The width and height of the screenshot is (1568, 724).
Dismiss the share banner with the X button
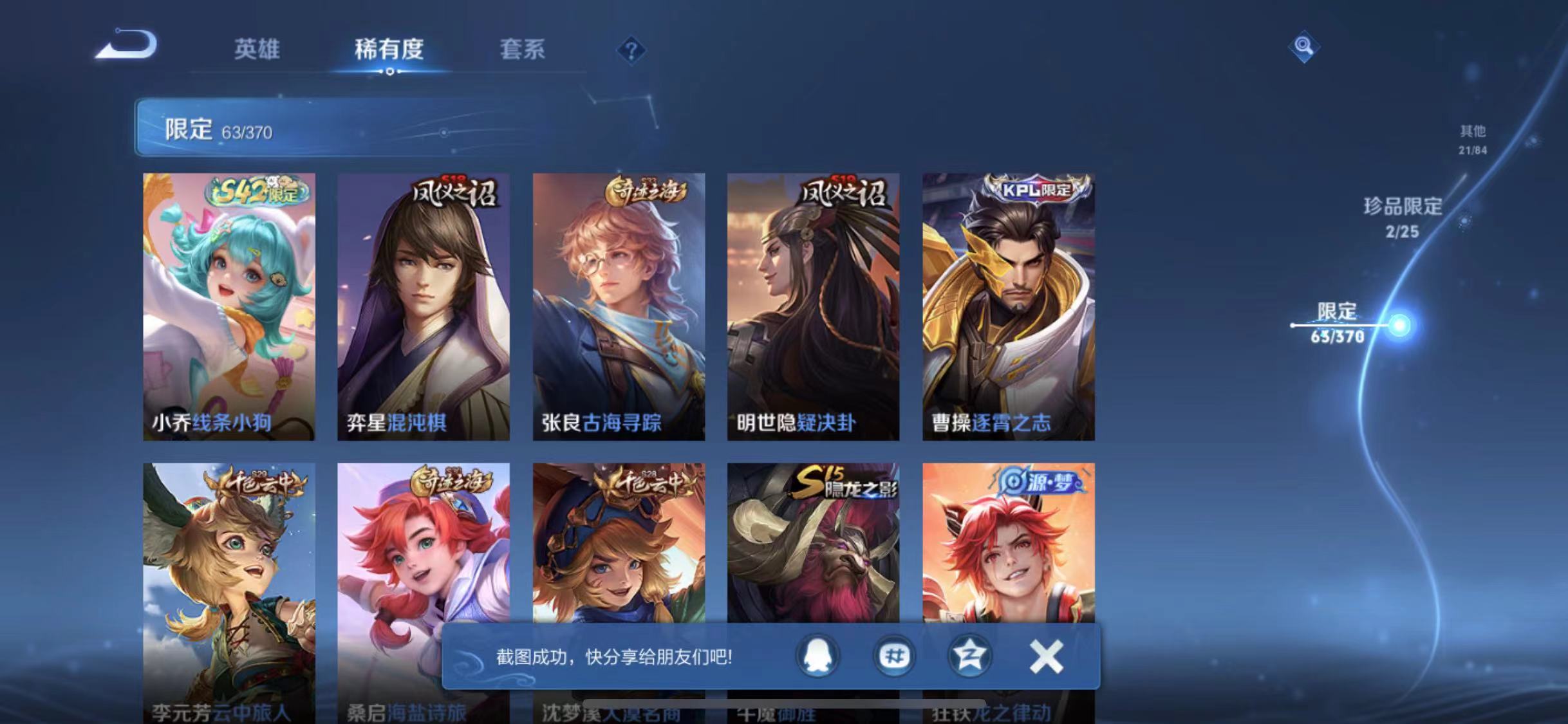[x=1046, y=656]
